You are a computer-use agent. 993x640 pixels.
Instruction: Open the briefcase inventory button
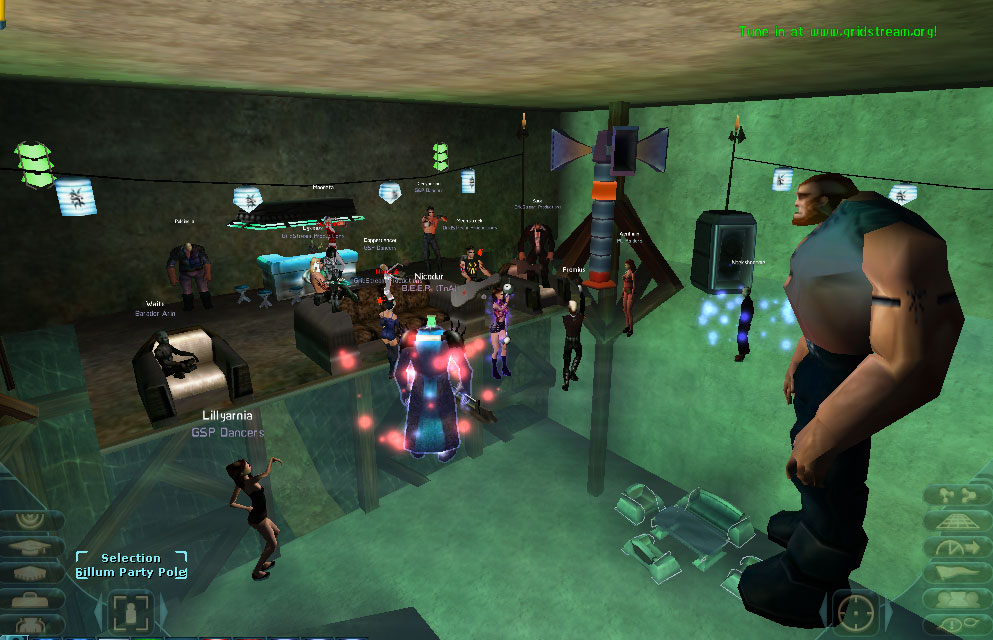point(31,599)
